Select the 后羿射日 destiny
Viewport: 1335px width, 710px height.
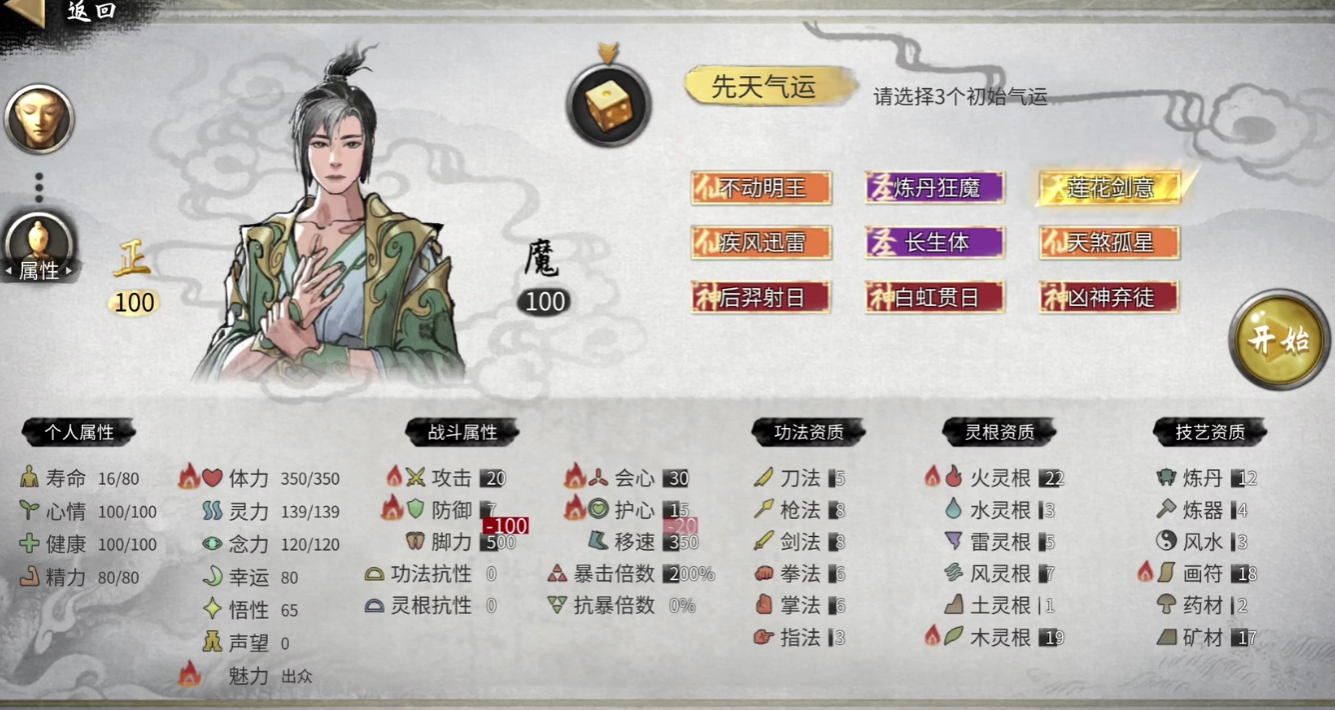point(761,297)
